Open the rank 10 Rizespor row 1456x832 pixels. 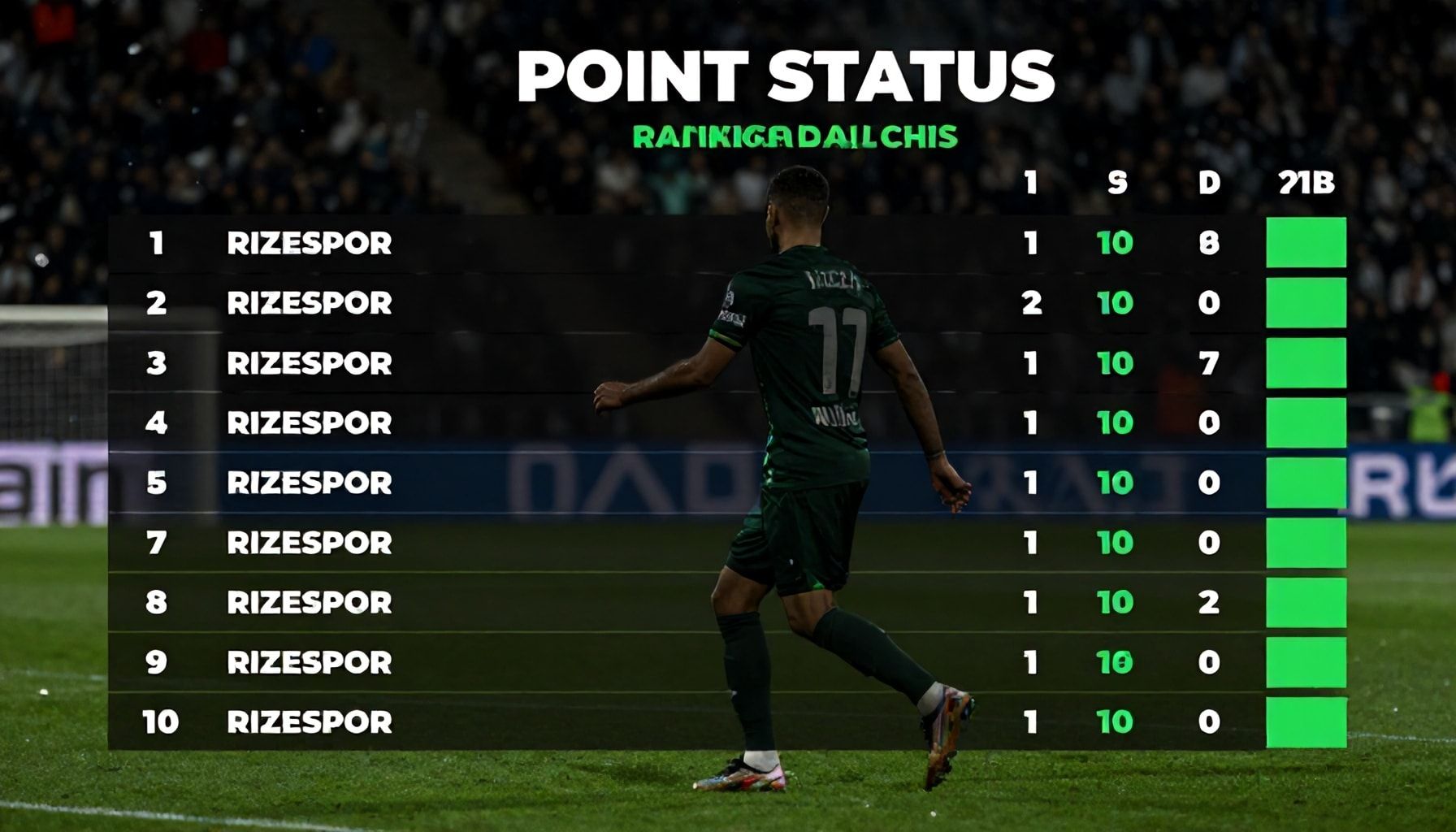coord(309,721)
